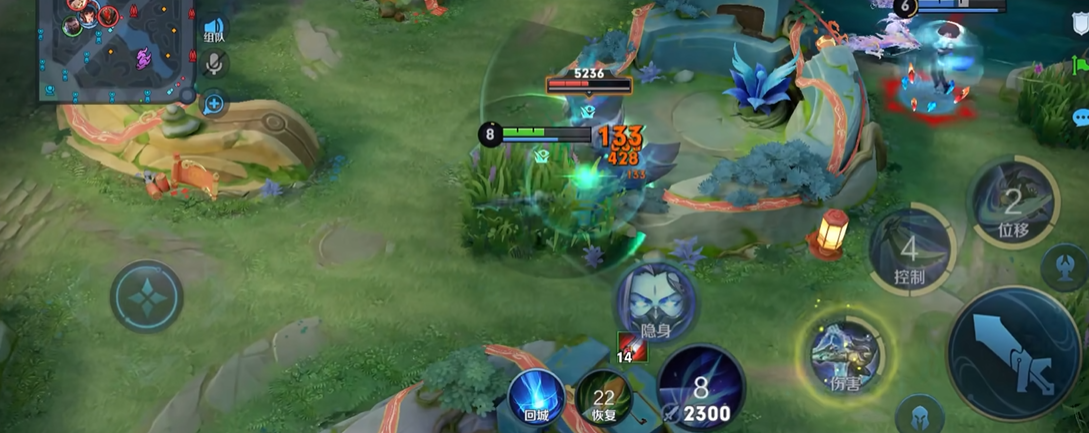Use the 回城 recall button
The image size is (1089, 433).
536,394
